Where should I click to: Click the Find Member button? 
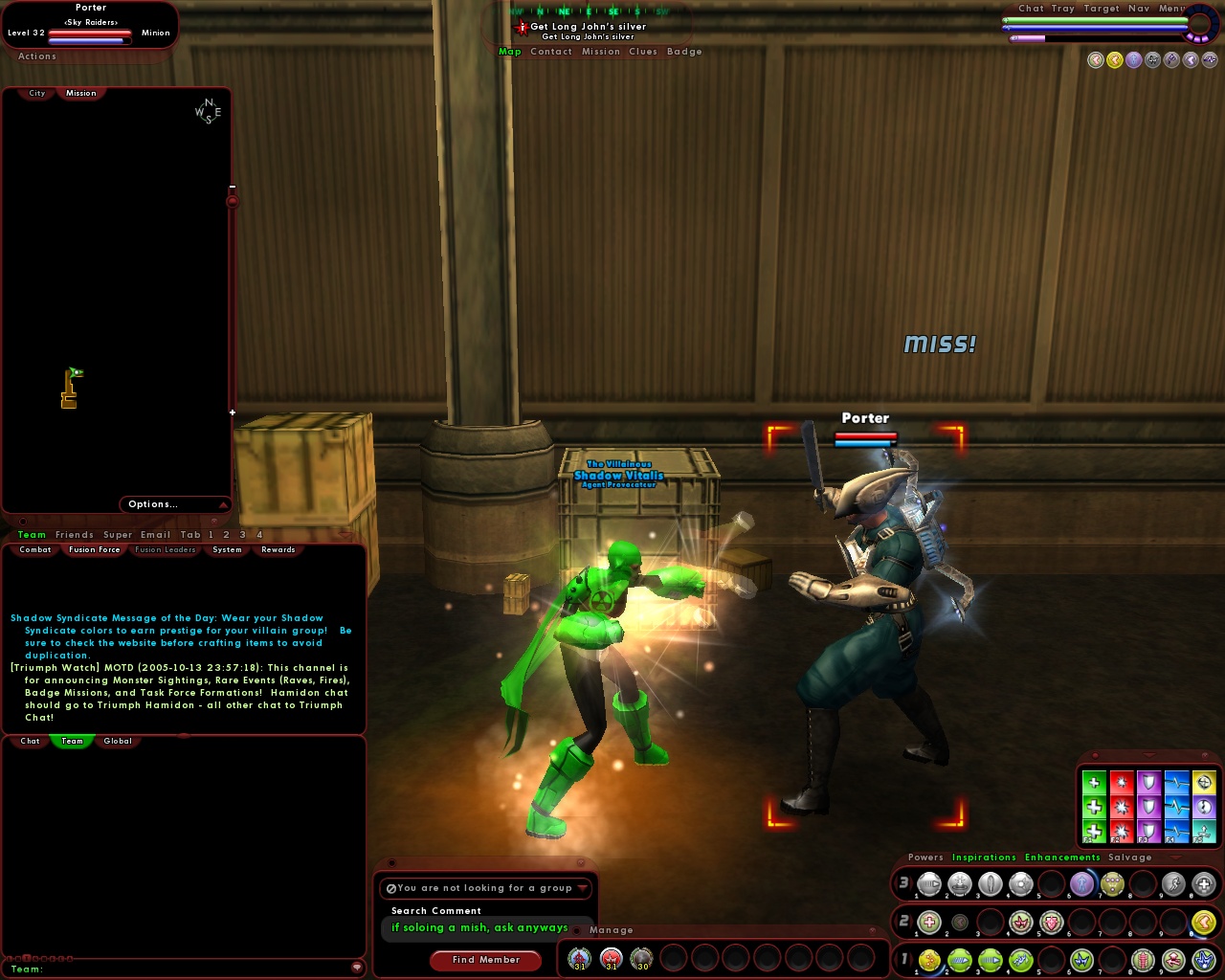(x=486, y=960)
